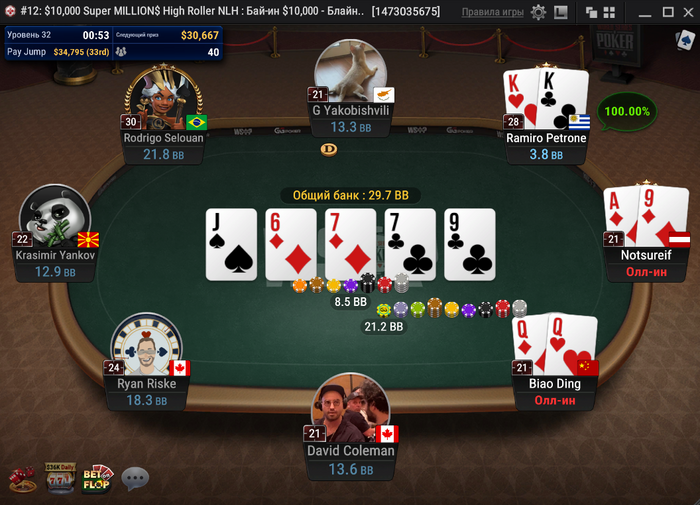The height and width of the screenshot is (505, 700).
Task: Maximize the poker table window
Action: pyautogui.click(x=667, y=12)
